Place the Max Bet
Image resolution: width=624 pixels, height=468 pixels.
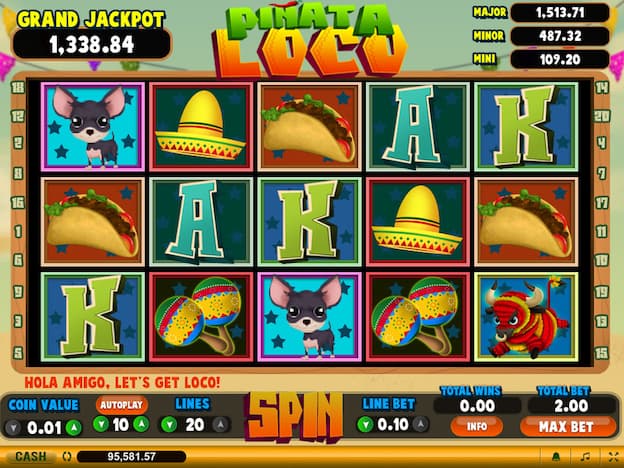[x=567, y=427]
